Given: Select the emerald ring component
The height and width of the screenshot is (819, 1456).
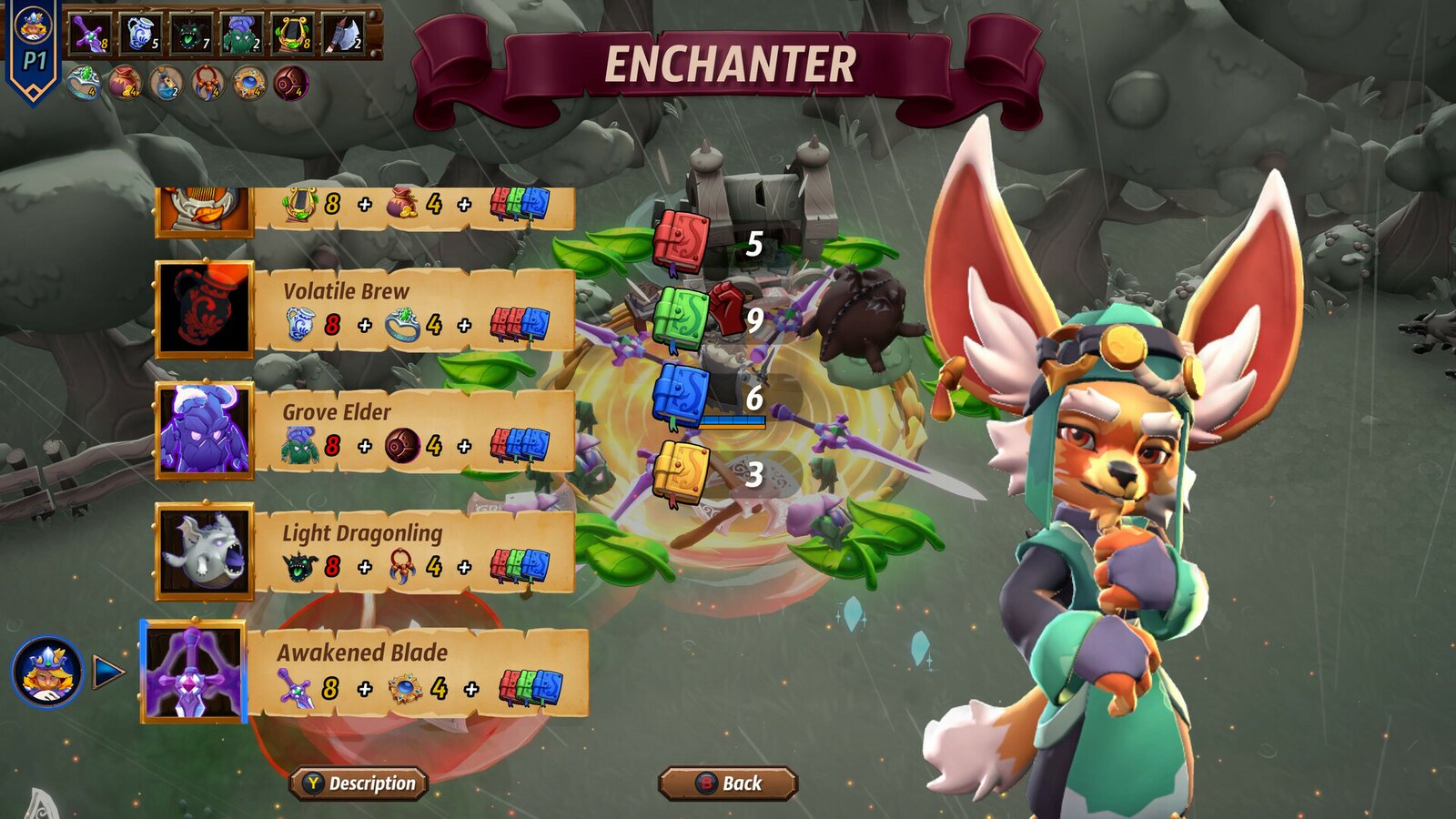Looking at the screenshot, I should (x=84, y=84).
